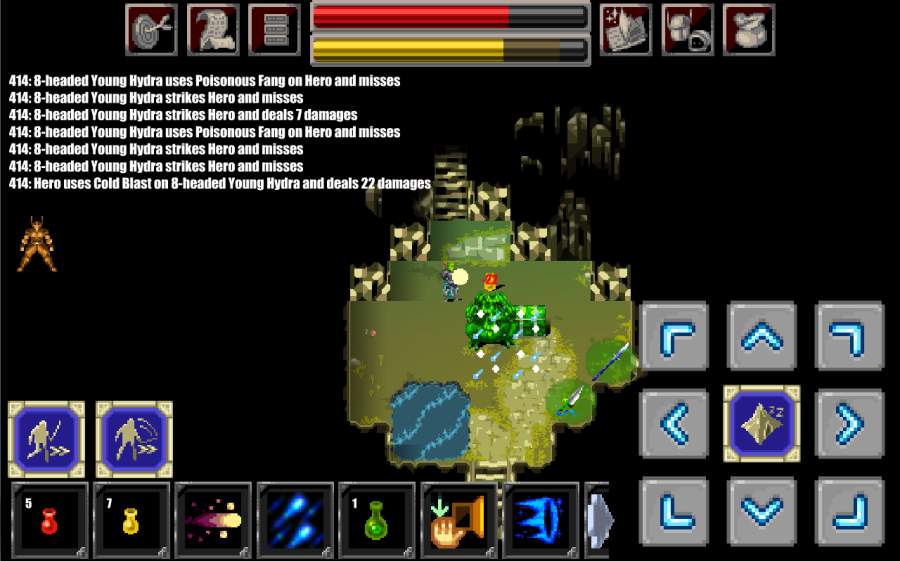Cast the pink fireball spell
The image size is (900, 561).
click(213, 520)
